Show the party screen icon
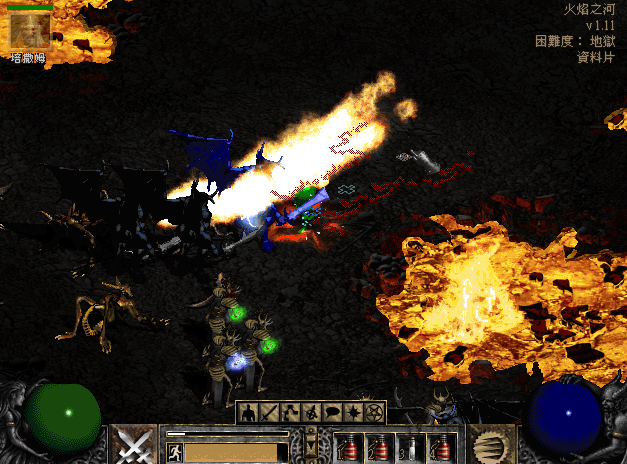627x464 pixels. pos(312,412)
